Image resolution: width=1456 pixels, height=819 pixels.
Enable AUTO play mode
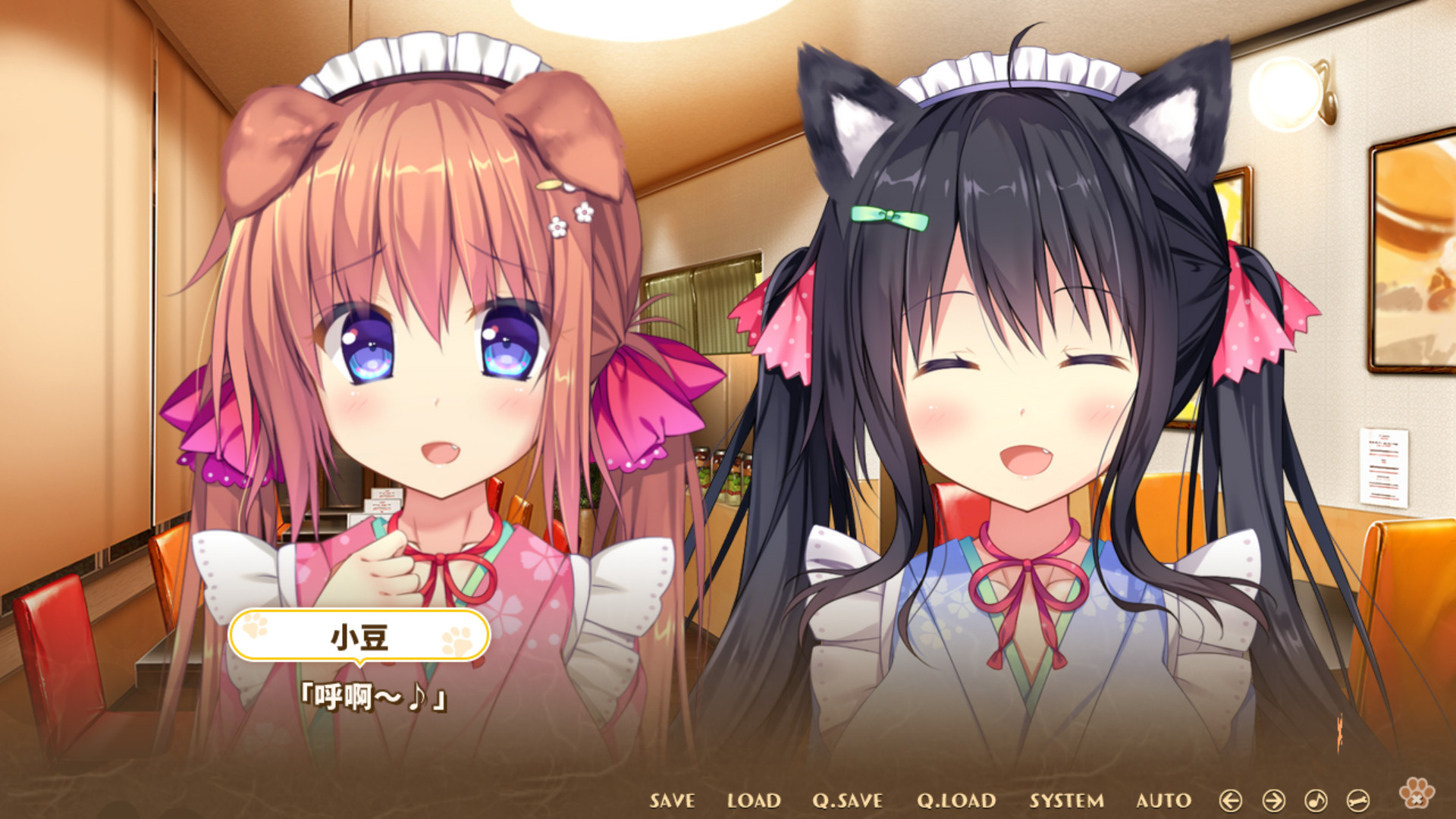tap(1166, 801)
